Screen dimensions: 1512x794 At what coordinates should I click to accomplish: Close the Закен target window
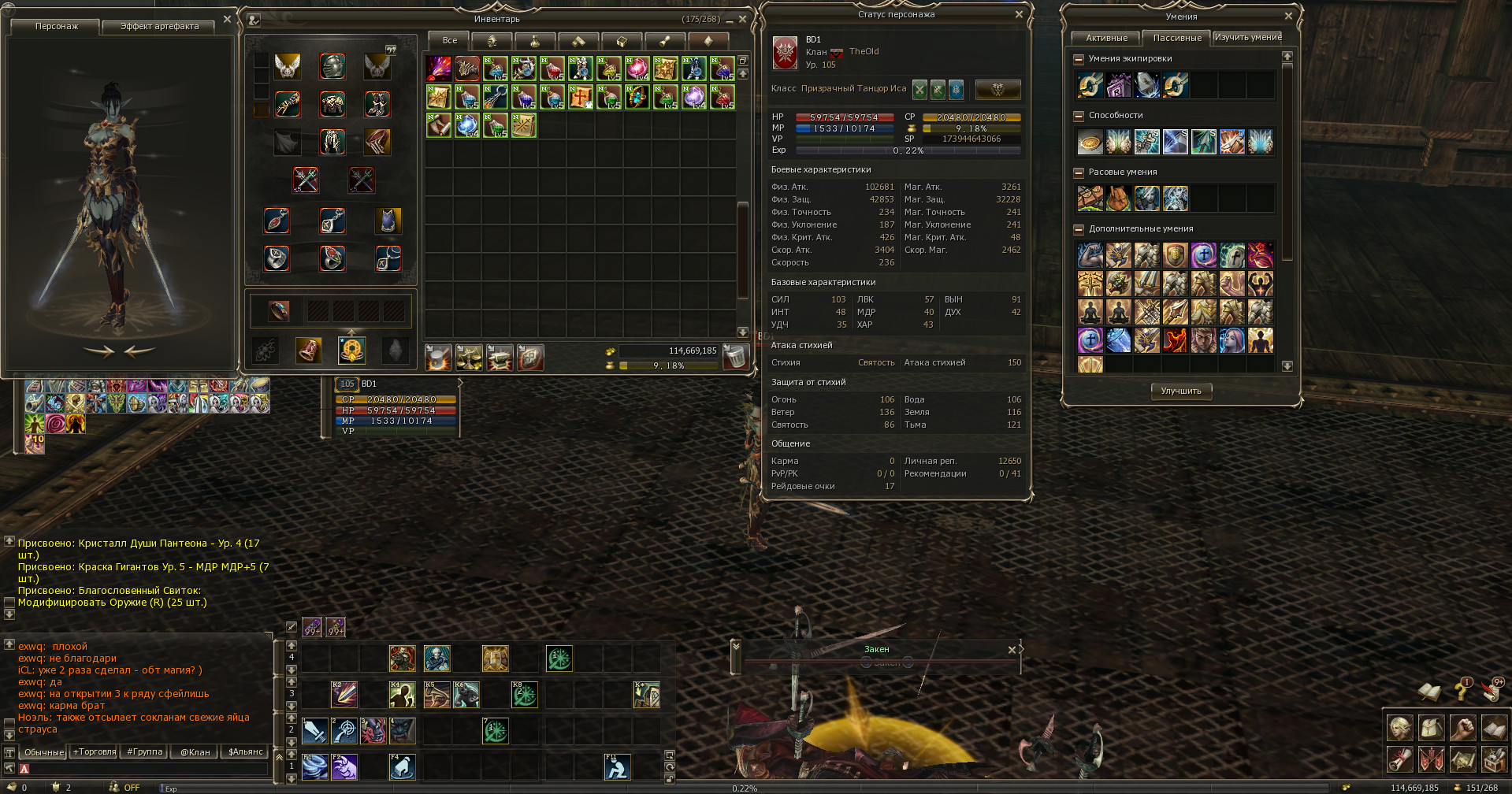pos(1012,650)
